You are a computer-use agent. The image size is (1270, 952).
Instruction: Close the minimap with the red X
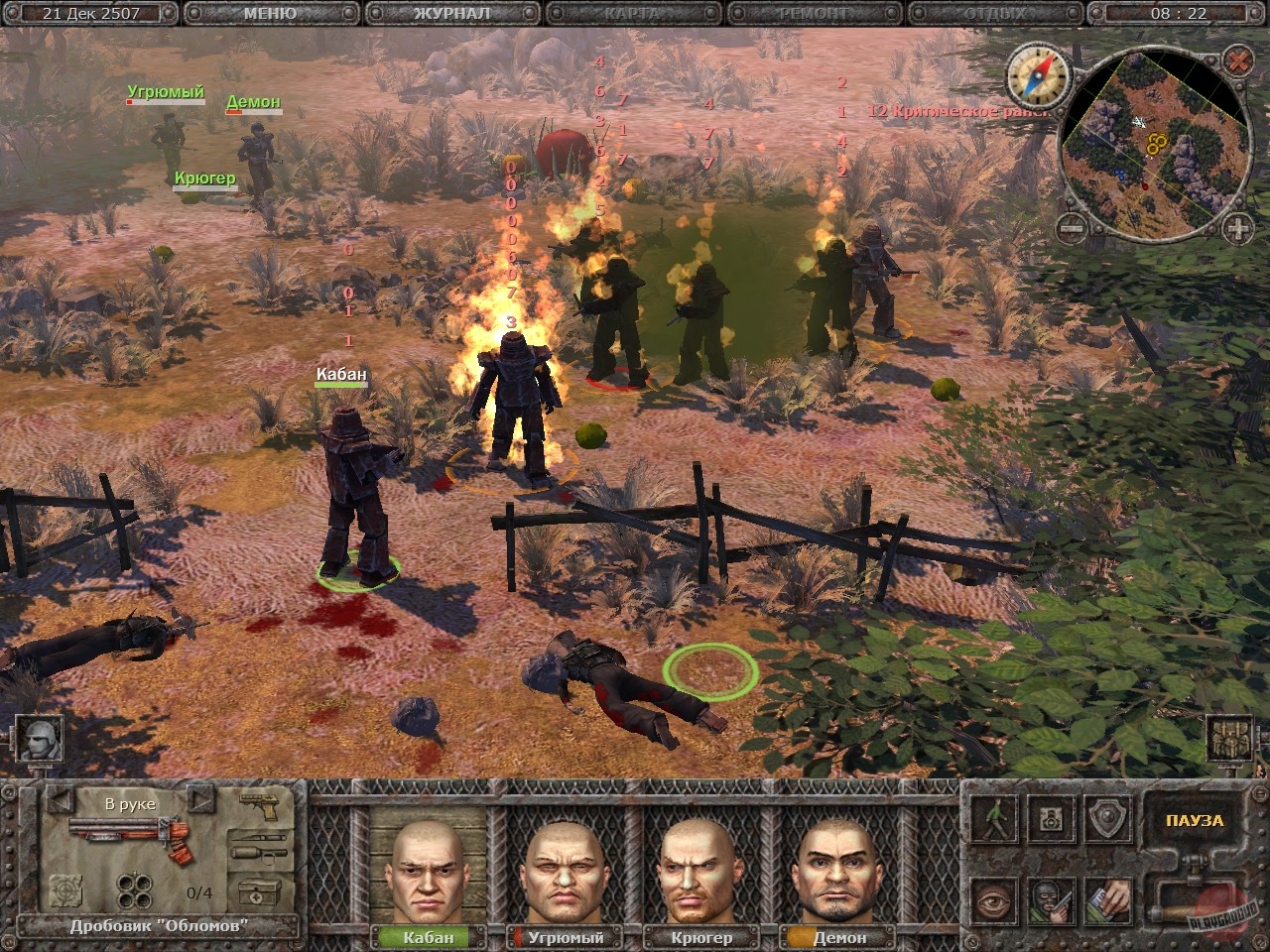click(x=1237, y=61)
